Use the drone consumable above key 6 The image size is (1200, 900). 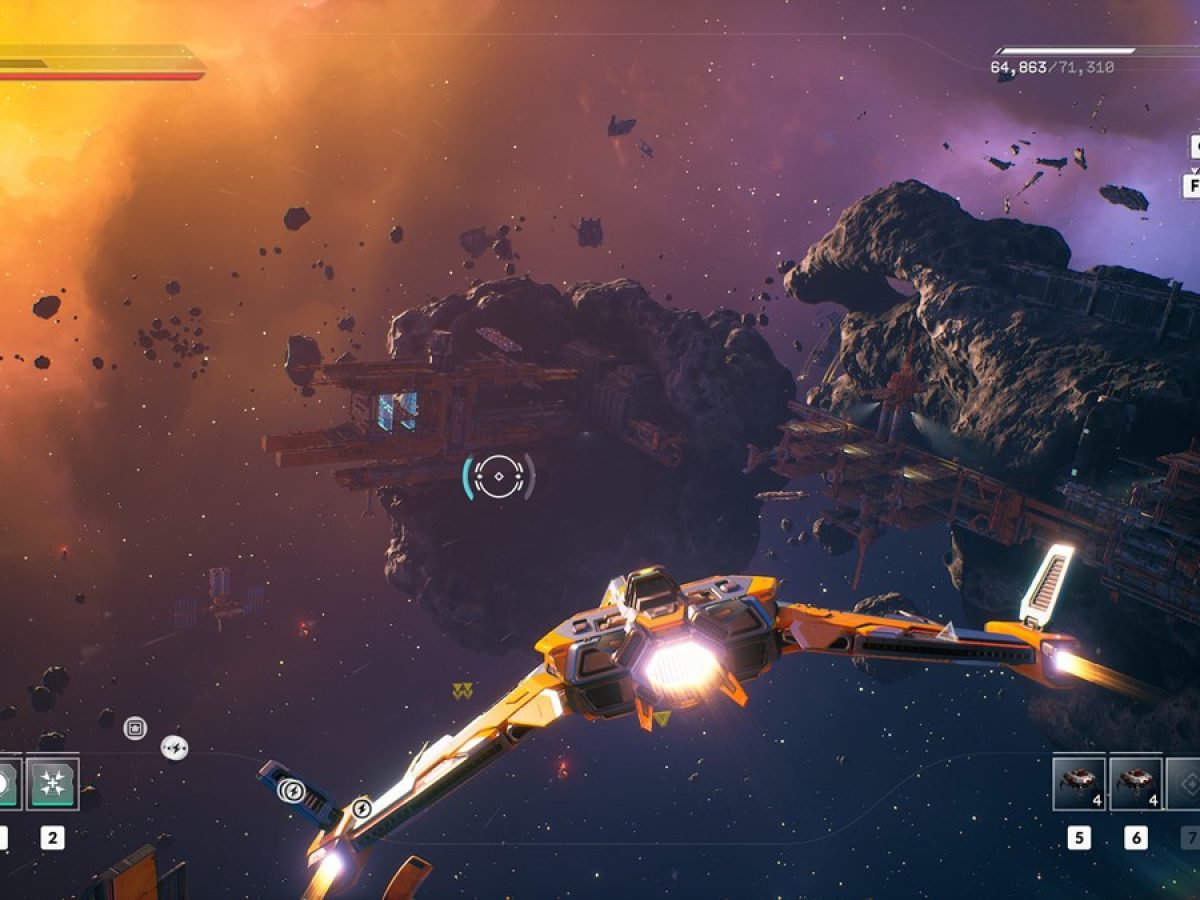click(1136, 784)
